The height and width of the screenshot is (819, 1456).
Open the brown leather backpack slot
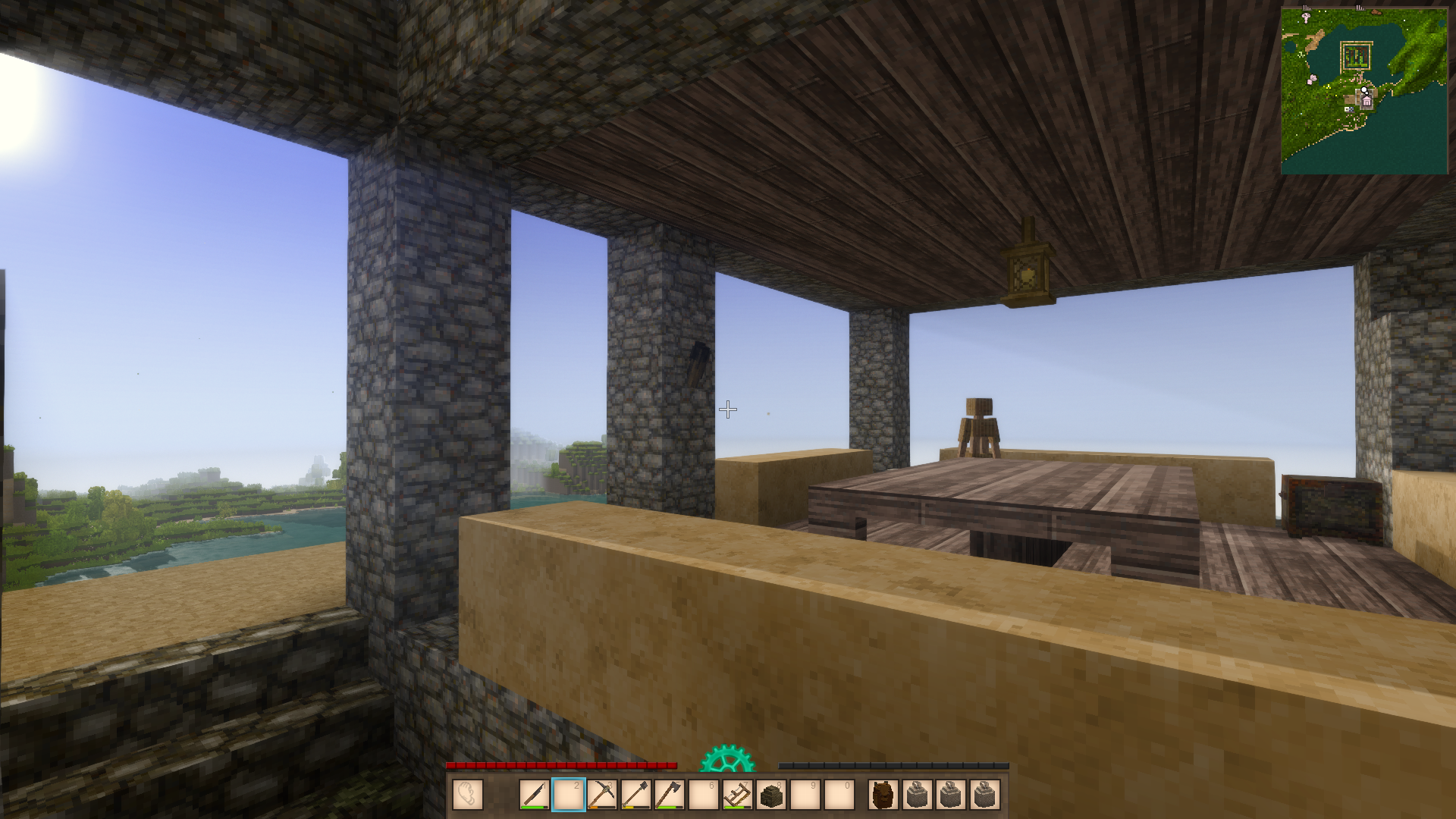(883, 795)
